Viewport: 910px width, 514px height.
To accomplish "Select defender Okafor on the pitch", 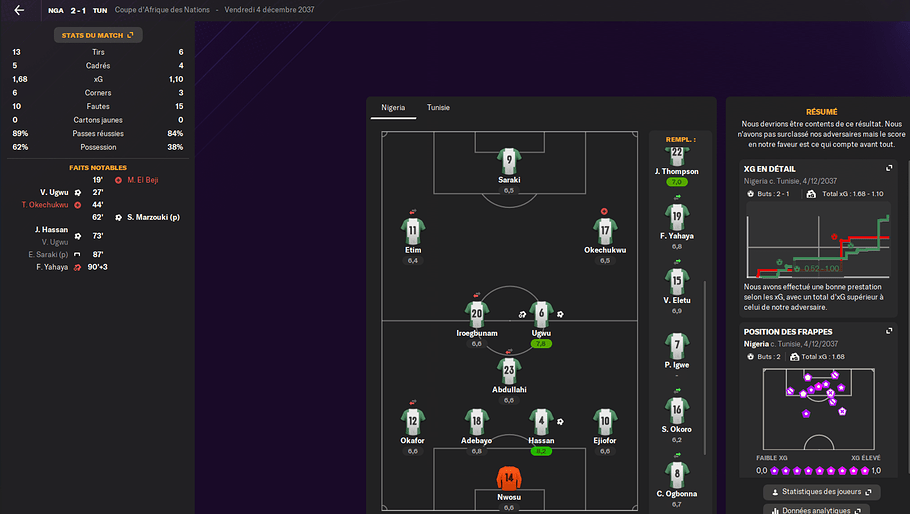I will point(412,420).
